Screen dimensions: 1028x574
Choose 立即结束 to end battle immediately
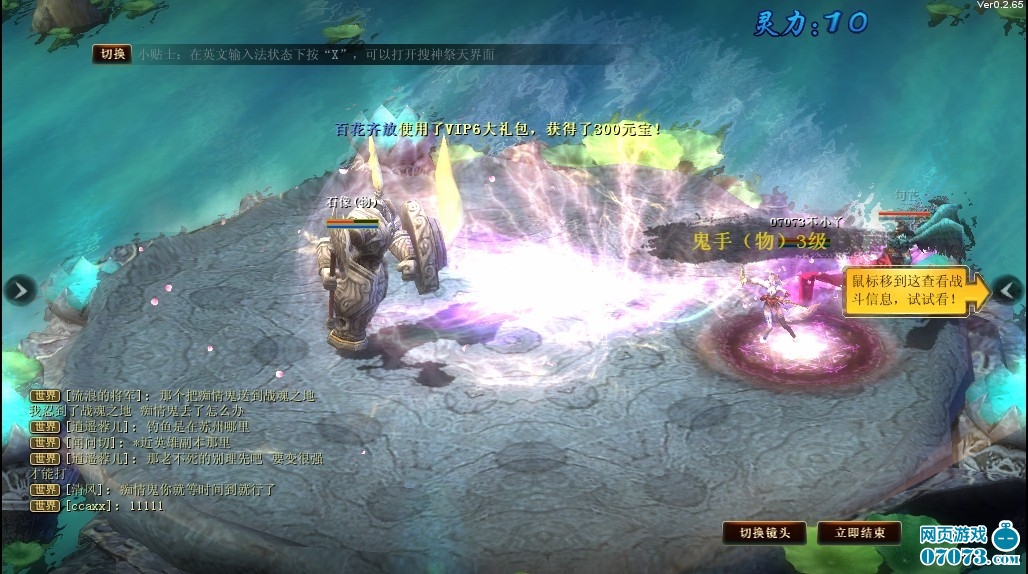(859, 533)
